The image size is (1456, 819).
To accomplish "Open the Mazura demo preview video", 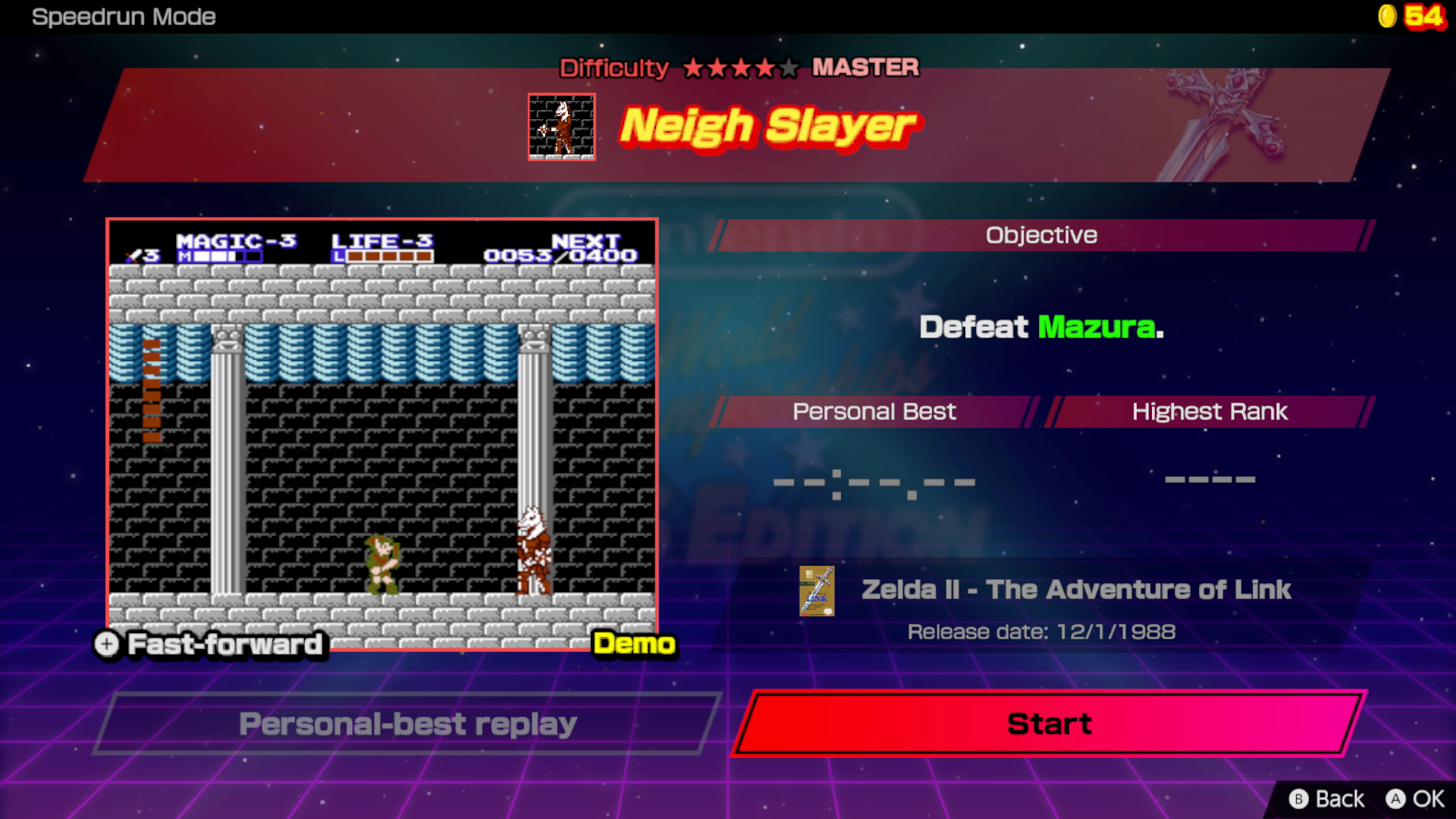I will coord(382,434).
